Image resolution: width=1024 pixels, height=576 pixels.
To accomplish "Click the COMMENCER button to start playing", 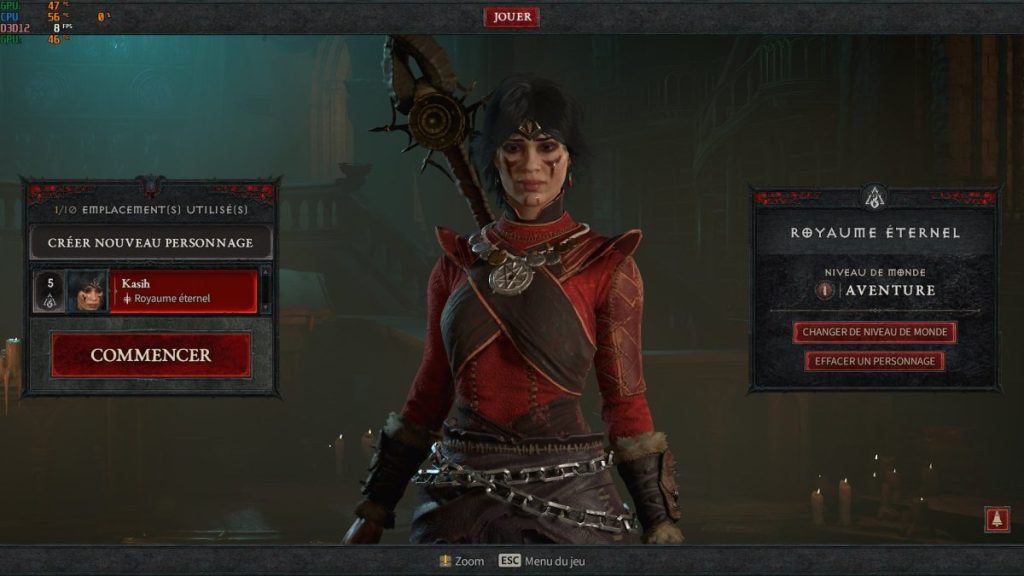I will point(151,355).
